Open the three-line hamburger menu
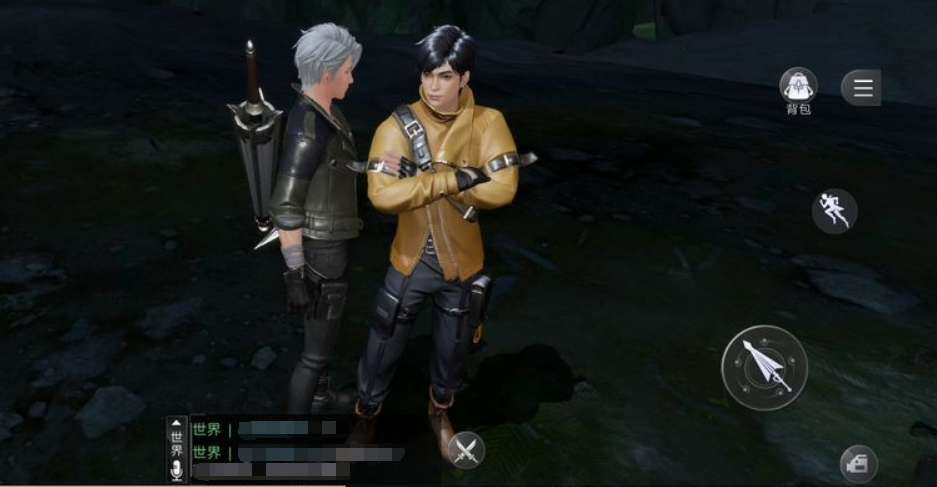This screenshot has height=487, width=937. pos(861,88)
